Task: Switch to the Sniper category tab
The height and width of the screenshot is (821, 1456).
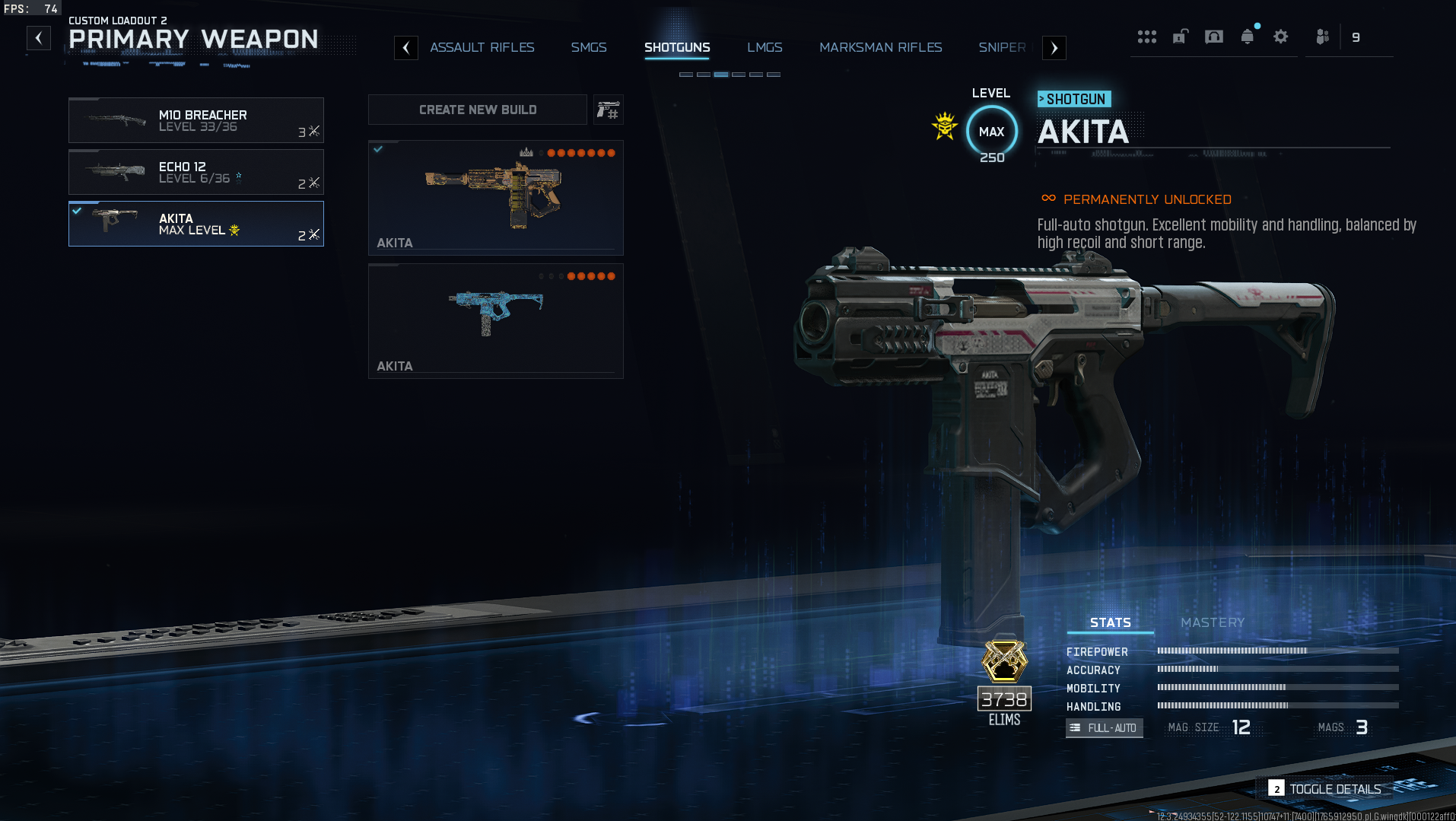Action: 1001,47
